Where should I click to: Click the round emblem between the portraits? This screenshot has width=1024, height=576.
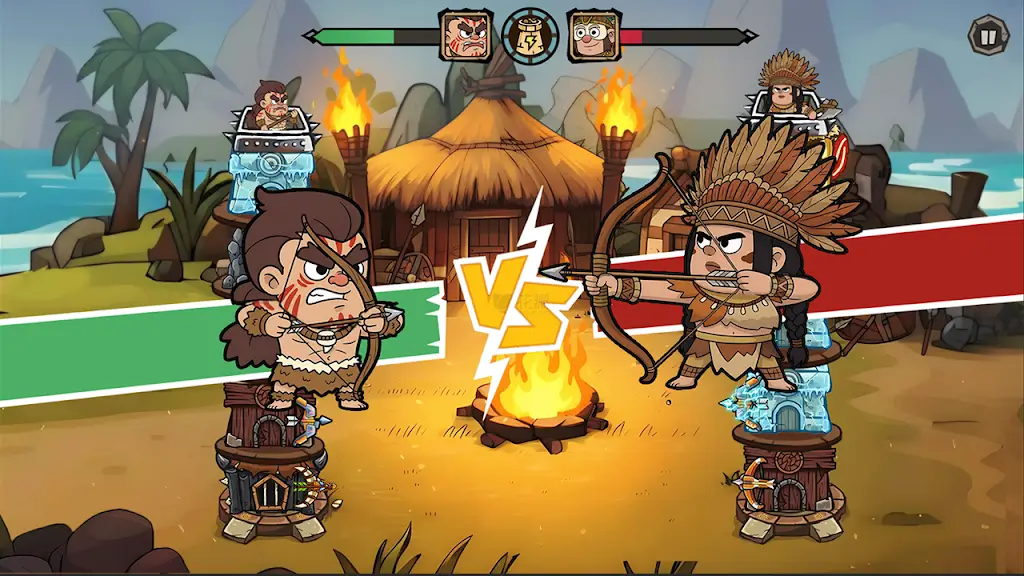pyautogui.click(x=530, y=36)
